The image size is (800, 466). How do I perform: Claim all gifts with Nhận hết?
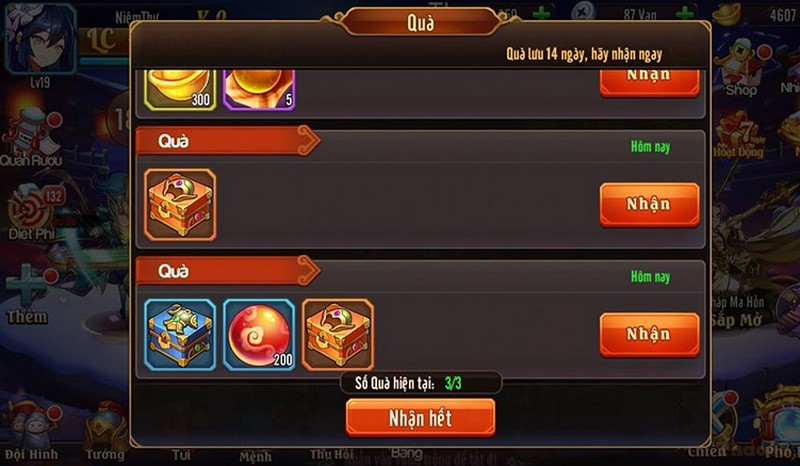point(420,418)
